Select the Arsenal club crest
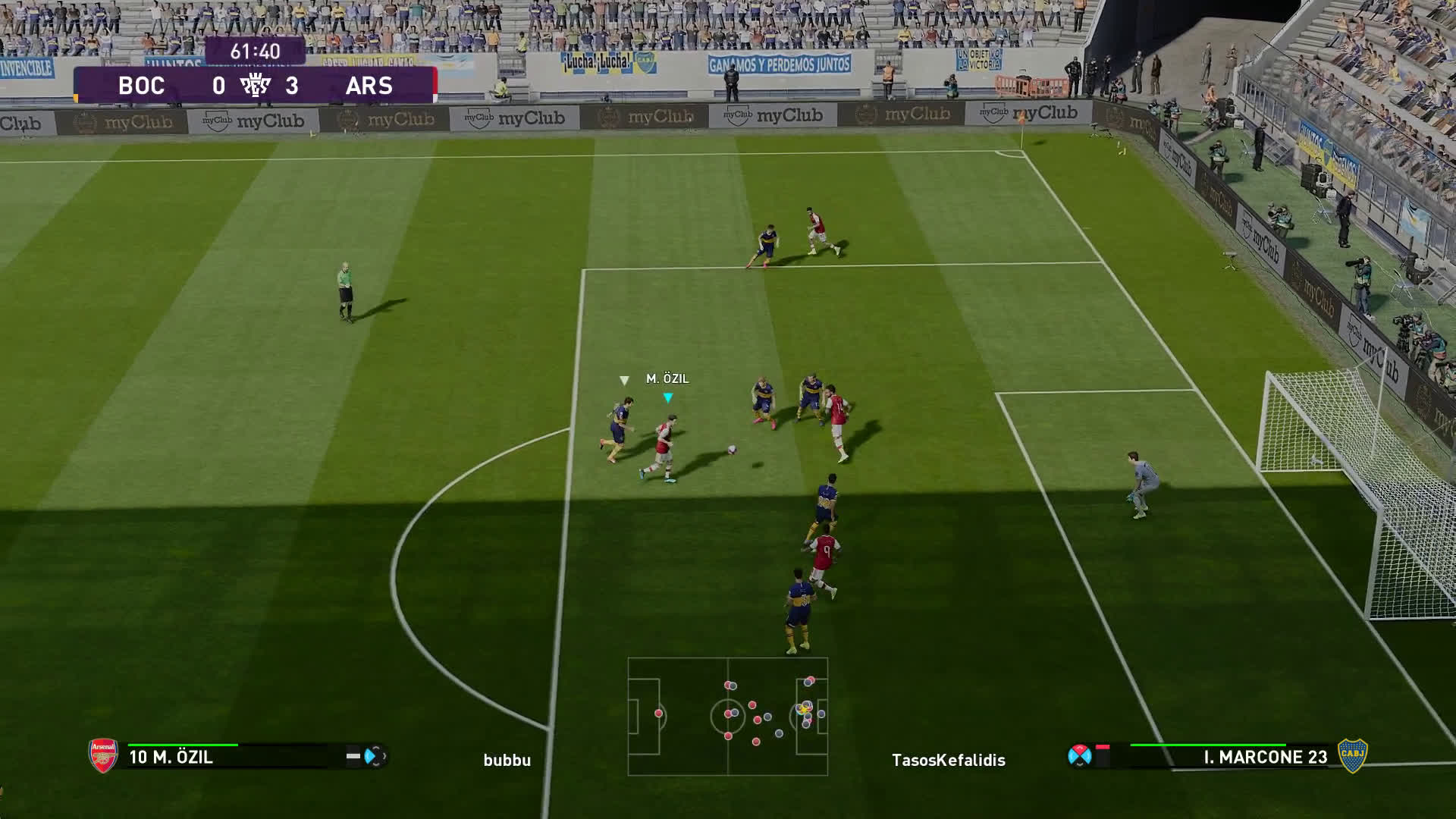1456x819 pixels. (x=103, y=755)
